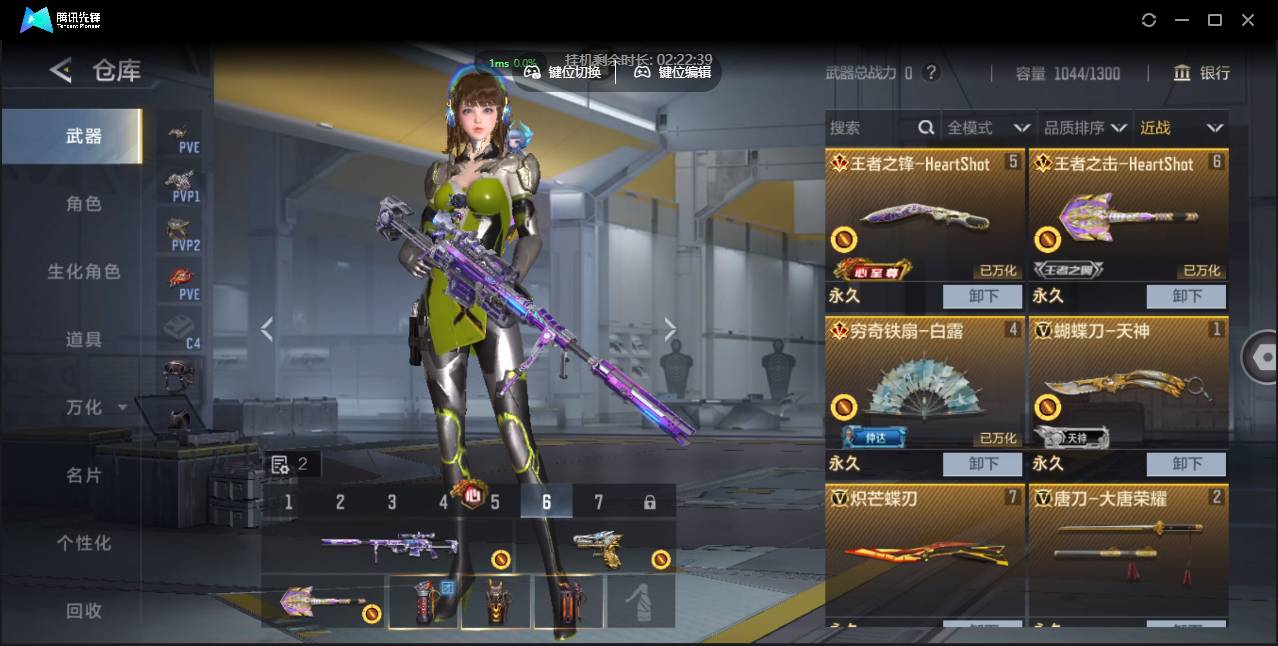1278x646 pixels.
Task: Click the weapon 搜索 search field
Action: [x=870, y=128]
